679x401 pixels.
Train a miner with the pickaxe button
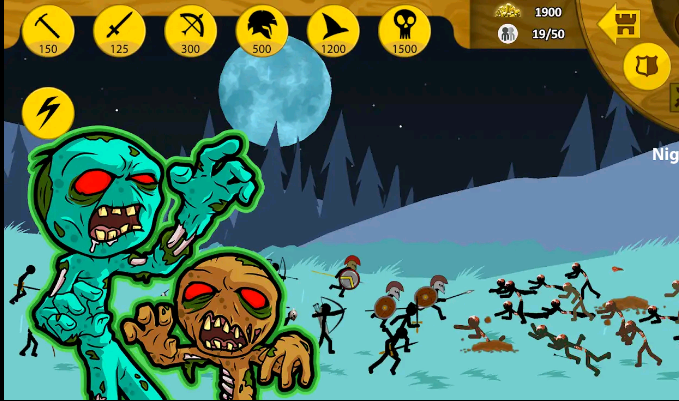(48, 30)
